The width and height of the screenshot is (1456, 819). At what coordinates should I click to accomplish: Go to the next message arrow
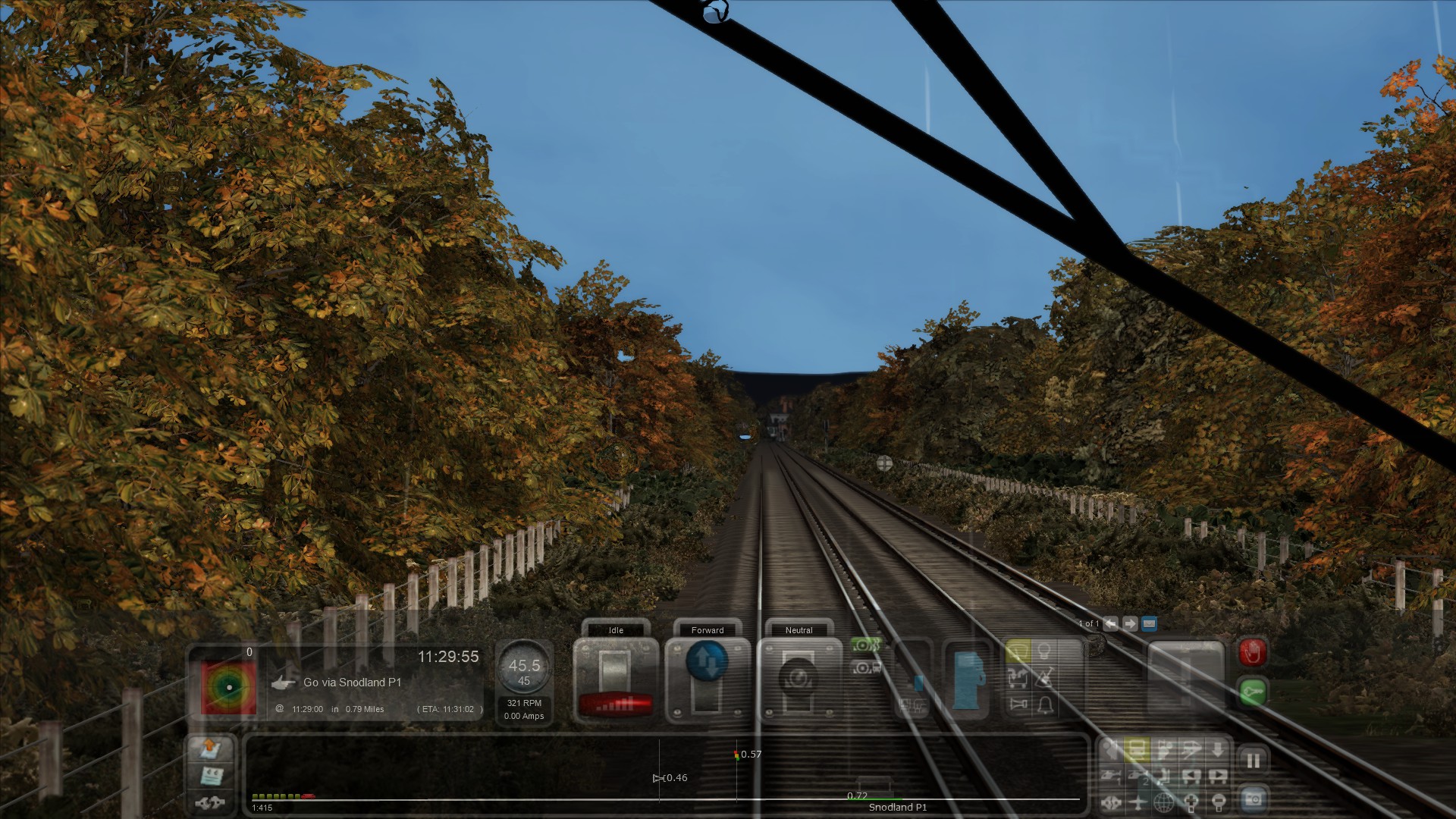pos(1130,624)
